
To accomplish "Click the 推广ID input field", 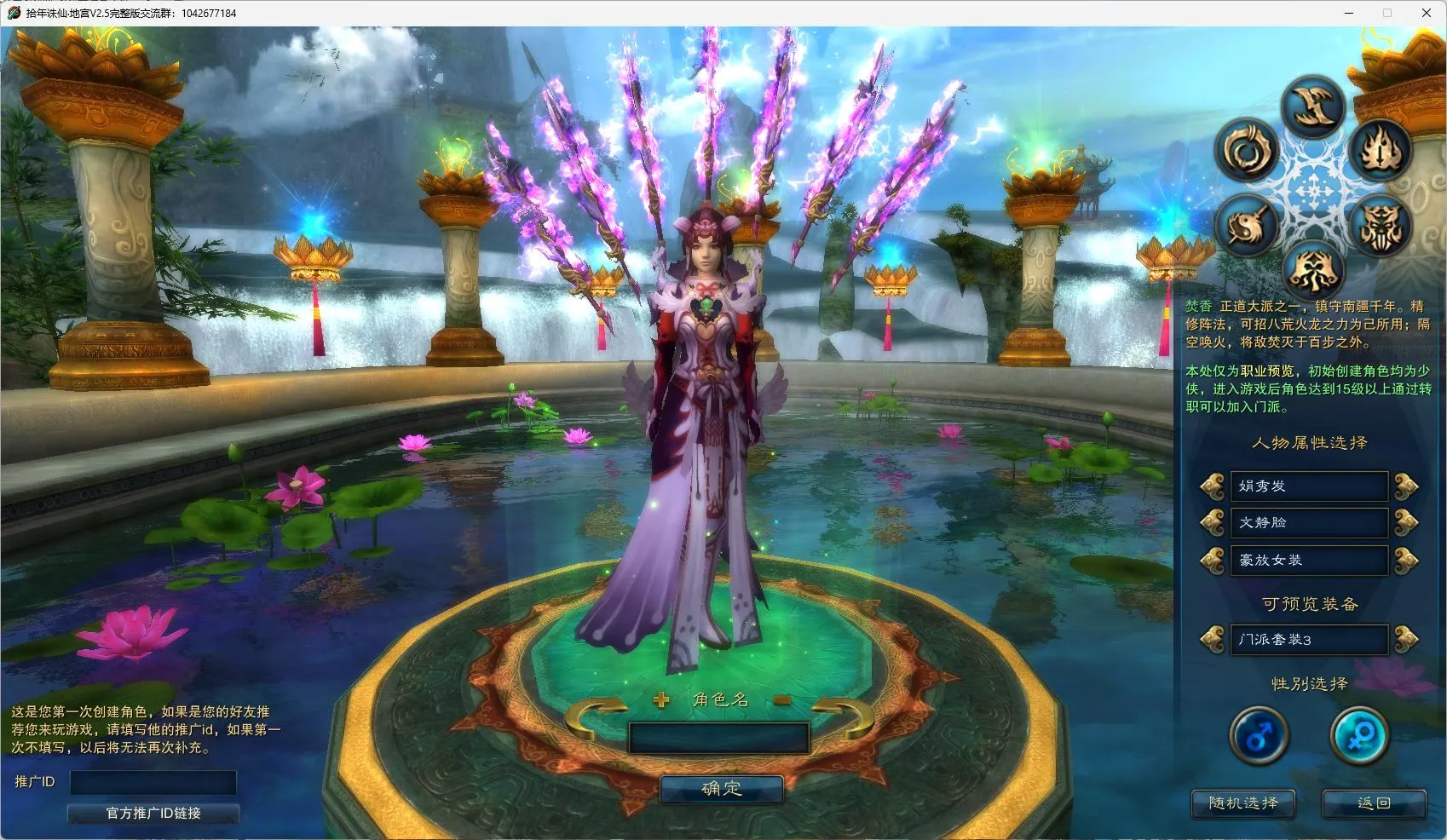I will [x=153, y=782].
